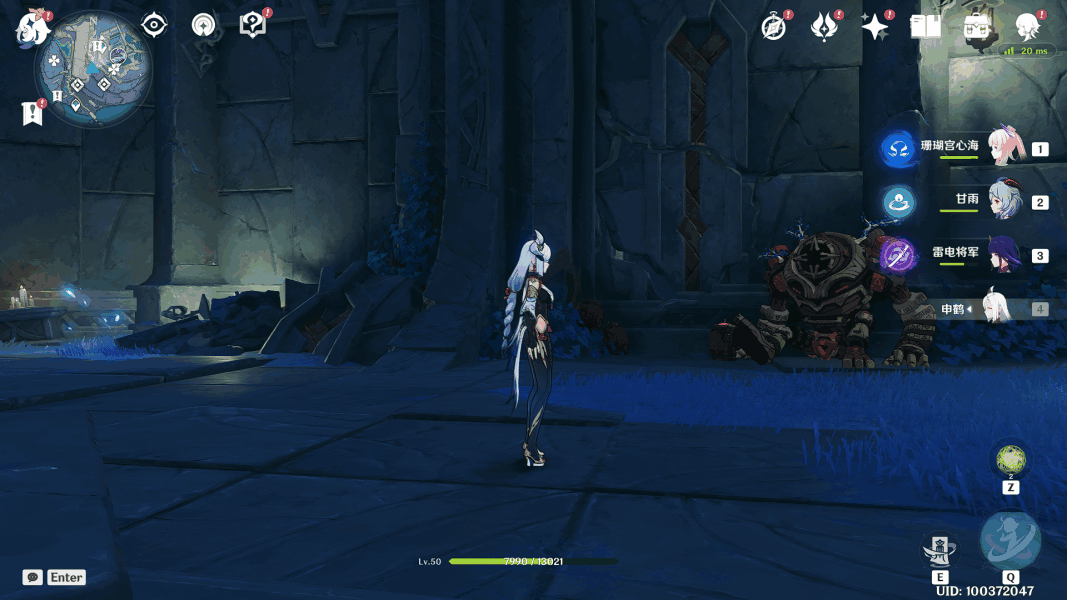Open the backpack inventory
Screen dimensions: 1067x600
coord(977,27)
